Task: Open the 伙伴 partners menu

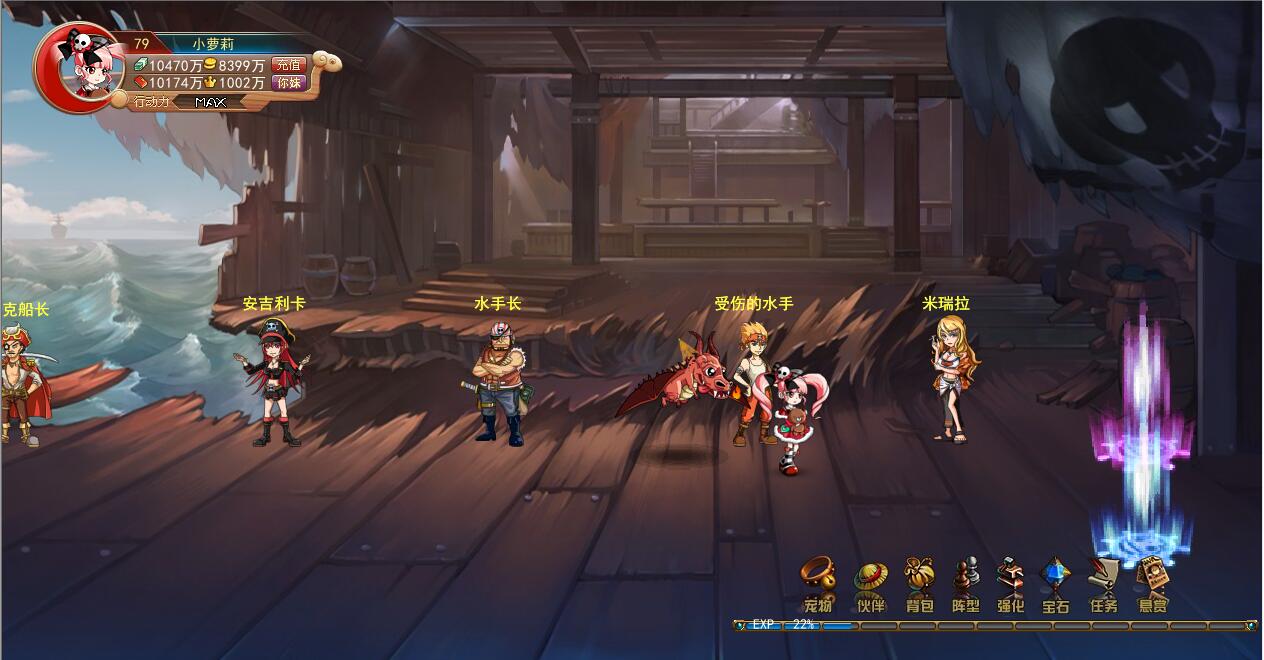Action: click(x=870, y=583)
